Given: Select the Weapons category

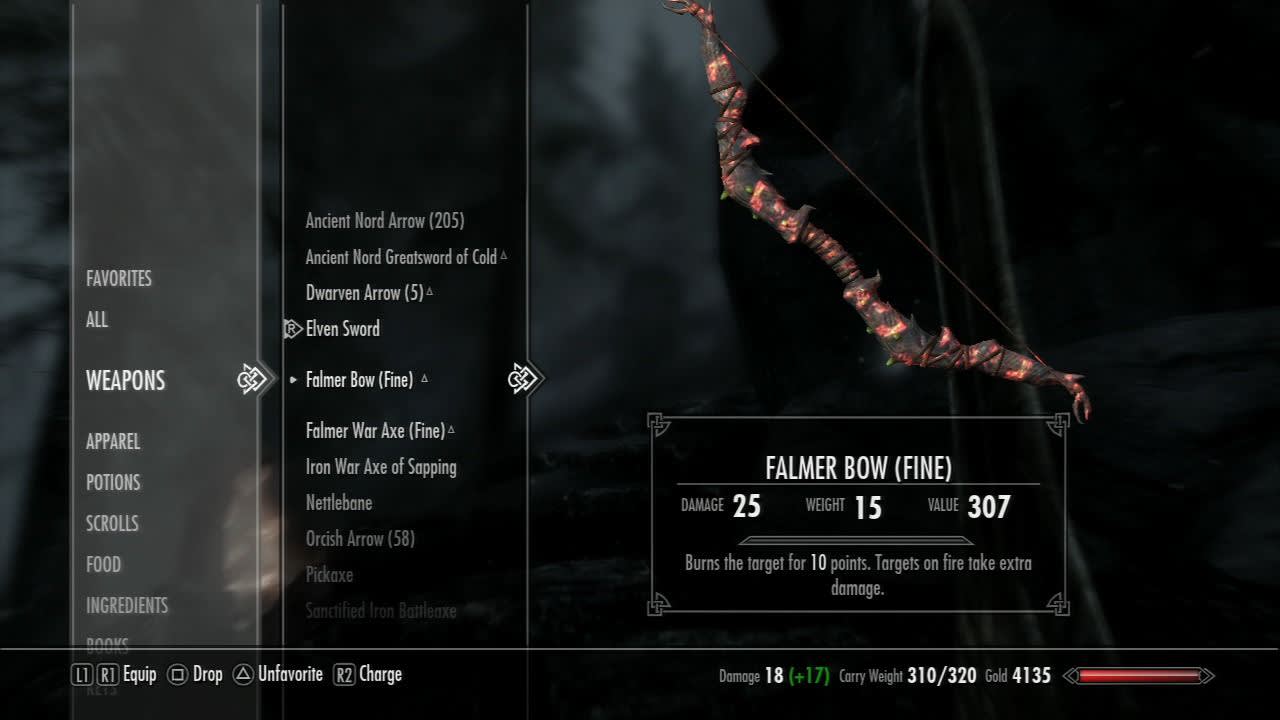Looking at the screenshot, I should (125, 381).
